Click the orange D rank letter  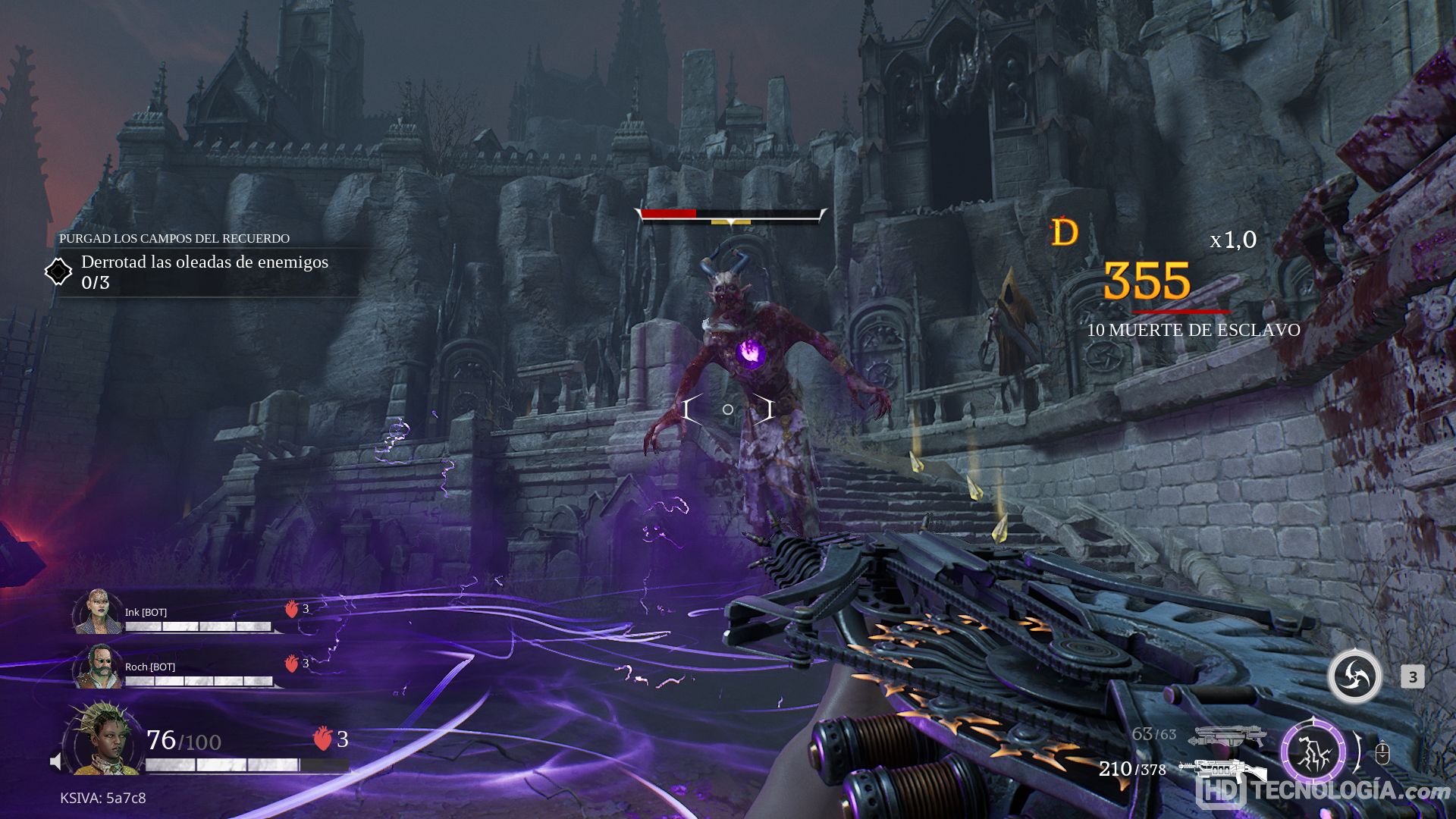pyautogui.click(x=1065, y=232)
